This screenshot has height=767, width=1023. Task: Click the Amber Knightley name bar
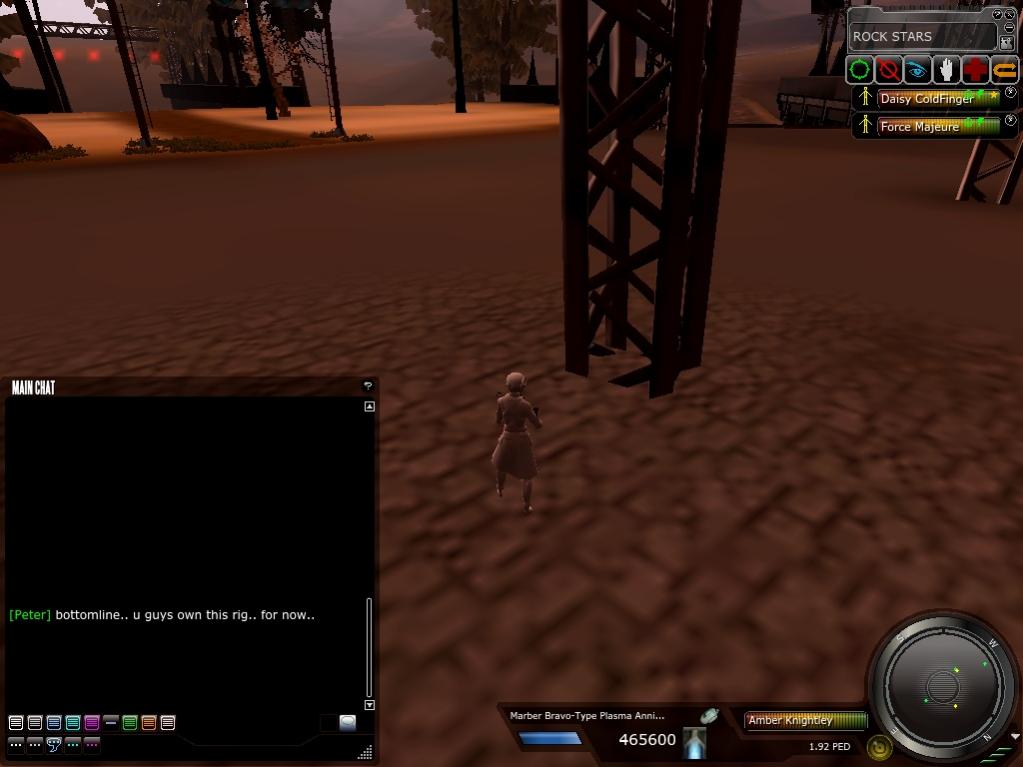pyautogui.click(x=805, y=720)
